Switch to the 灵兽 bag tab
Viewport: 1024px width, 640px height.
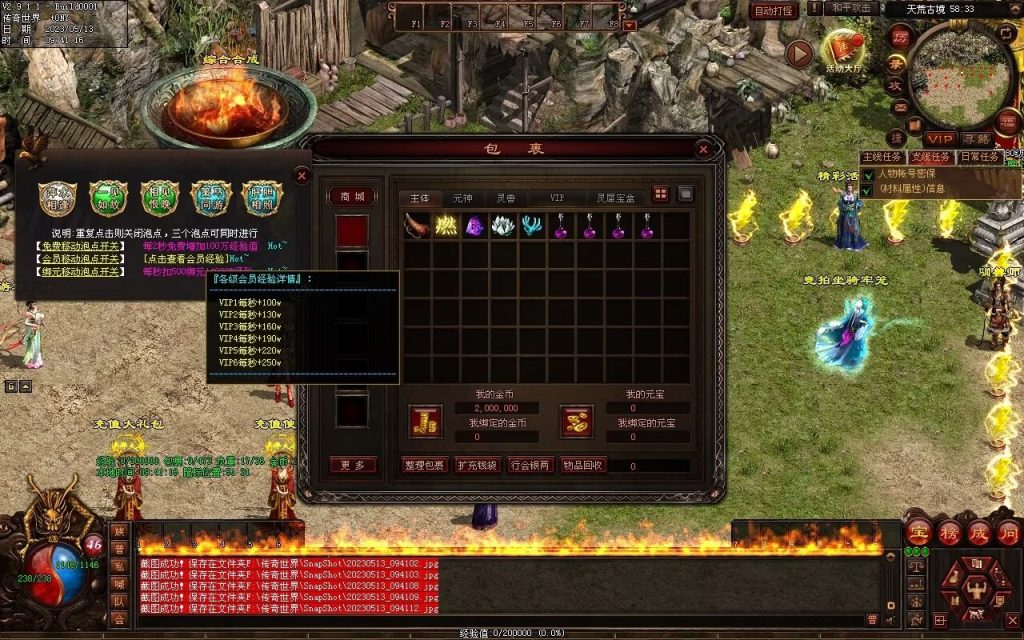click(x=506, y=198)
